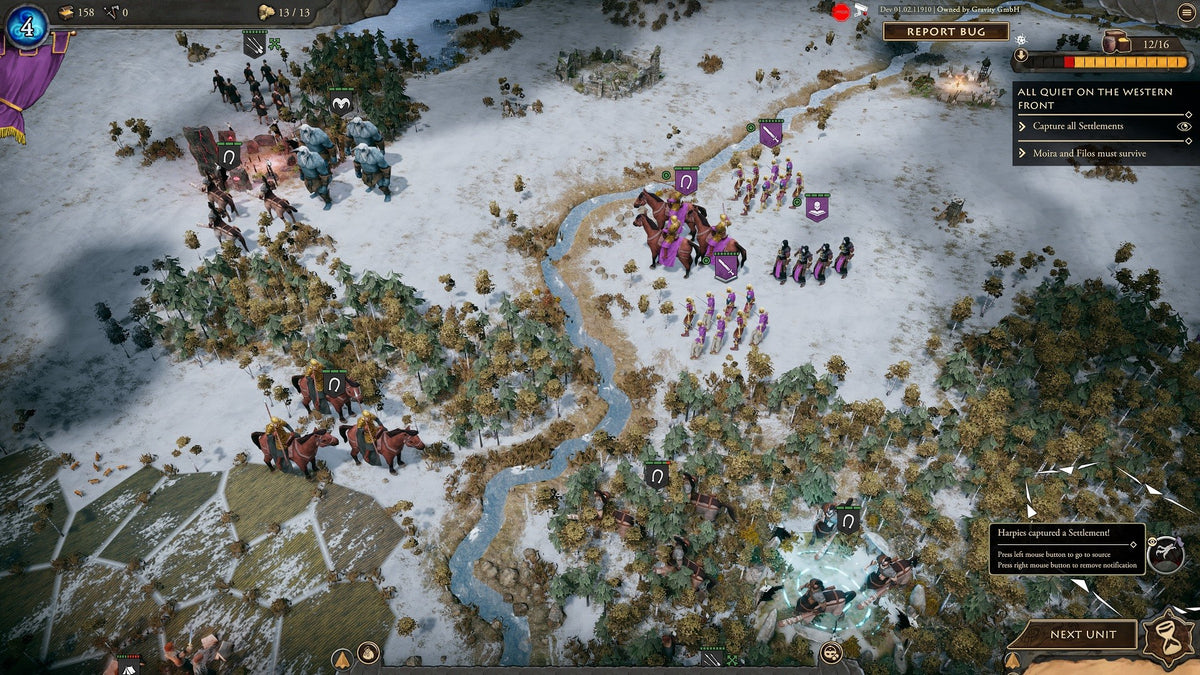1200x675 pixels.
Task: Click the down-arrow icon beside supply bar
Action: (x=1020, y=57)
